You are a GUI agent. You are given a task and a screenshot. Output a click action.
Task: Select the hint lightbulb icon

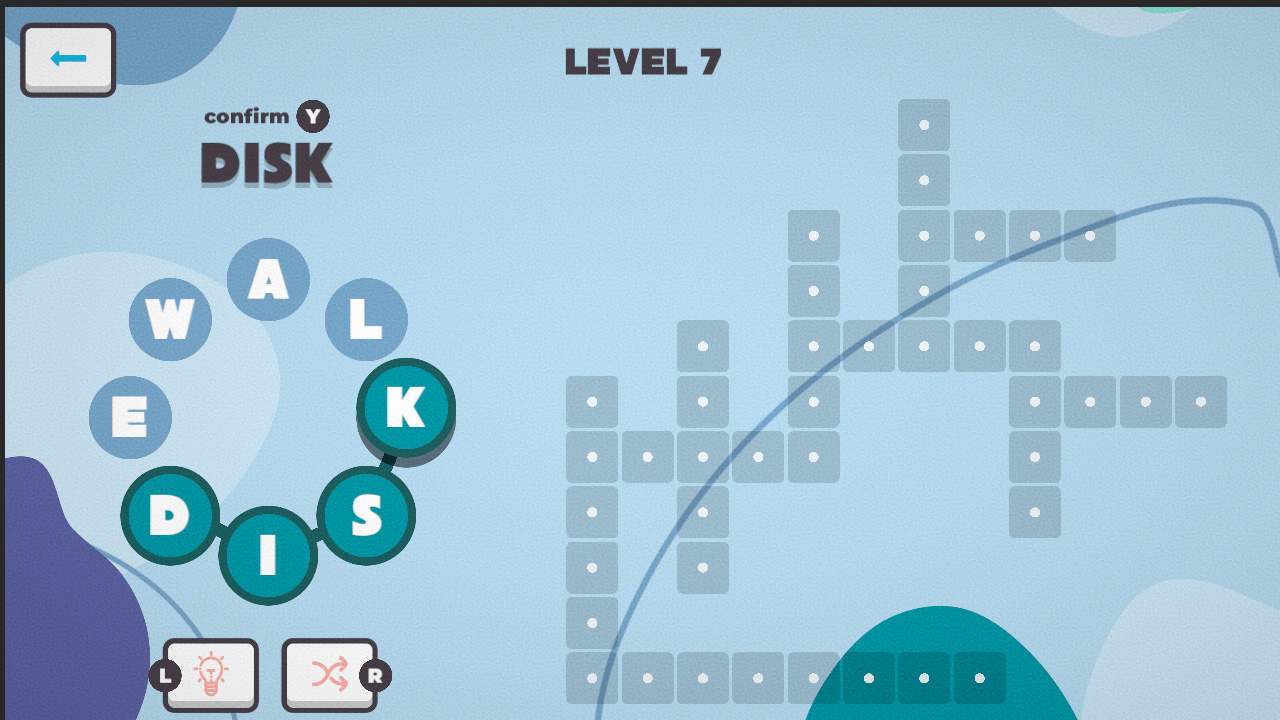(210, 674)
